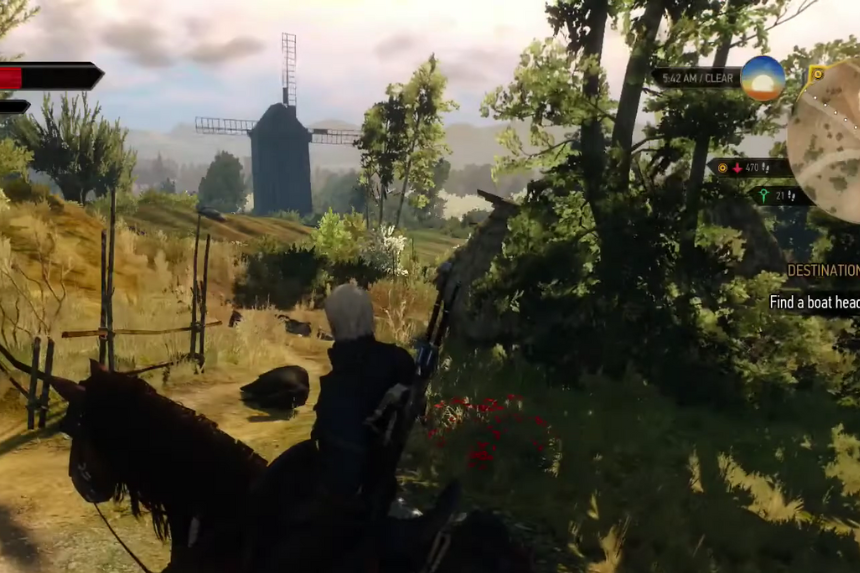
Task: Click the quest objective distance tracker with red arrow
Action: pyautogui.click(x=748, y=168)
